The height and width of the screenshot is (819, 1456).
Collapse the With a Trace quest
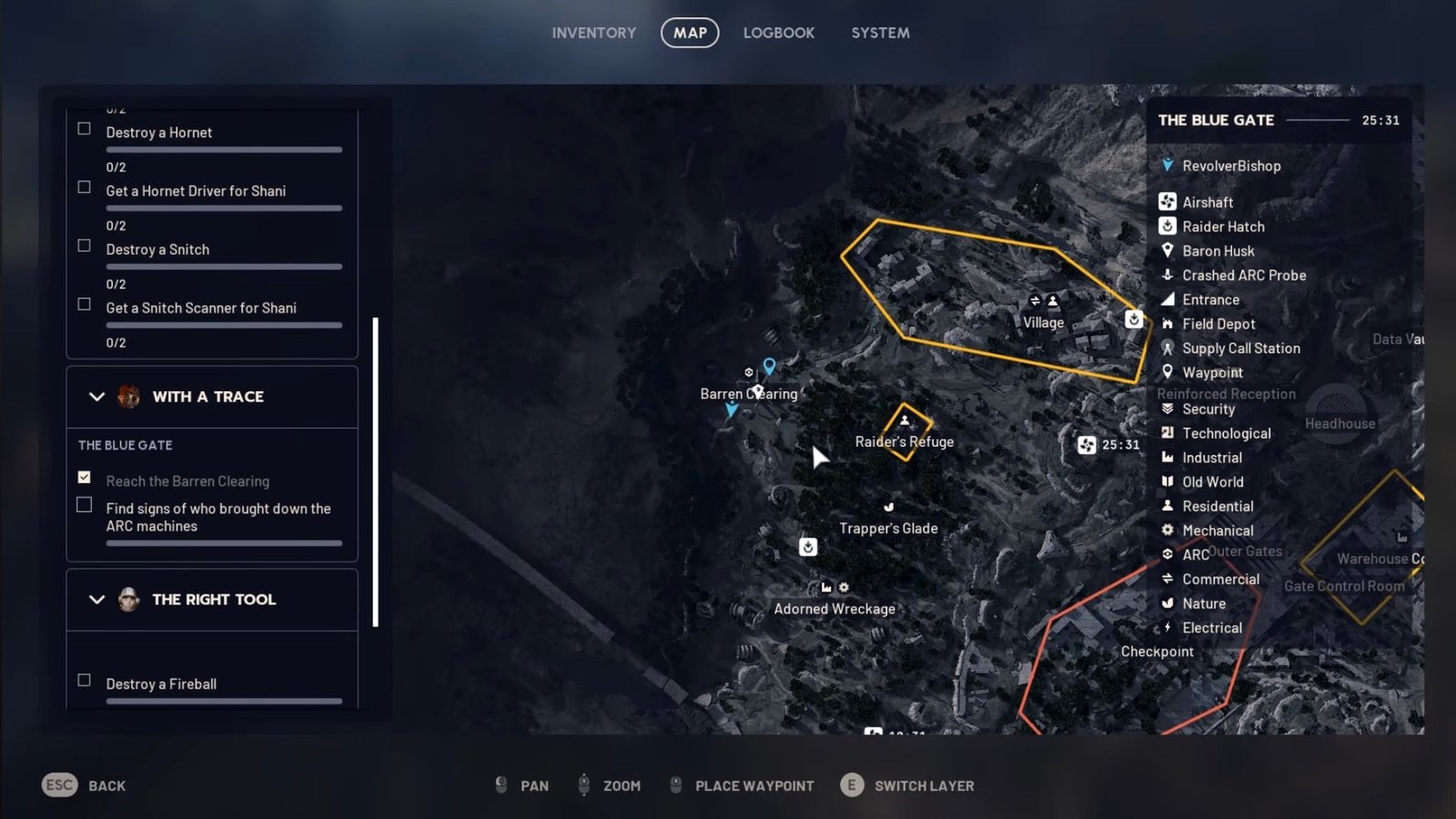pos(97,397)
